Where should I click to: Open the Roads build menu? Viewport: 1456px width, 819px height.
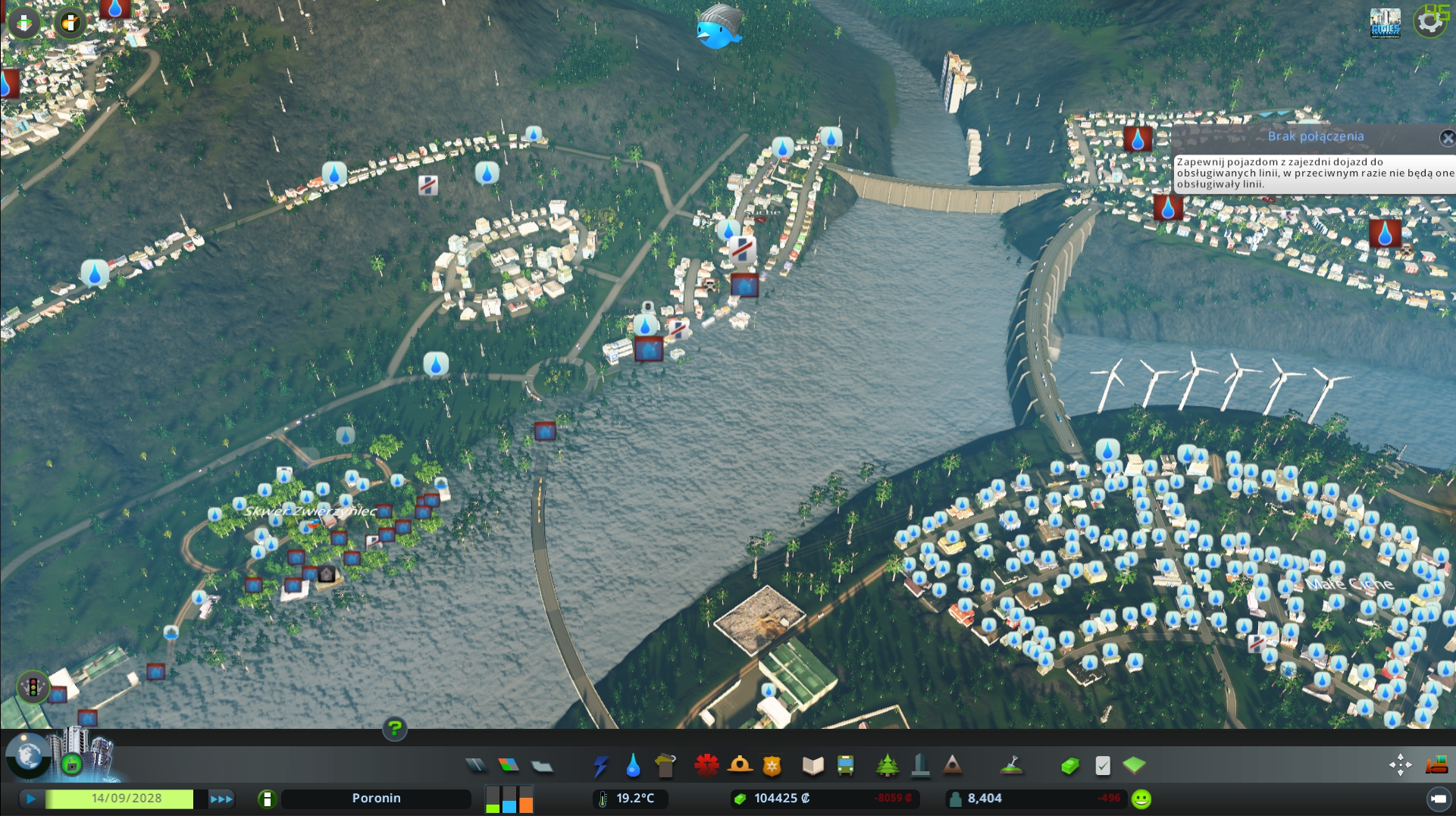[x=476, y=765]
